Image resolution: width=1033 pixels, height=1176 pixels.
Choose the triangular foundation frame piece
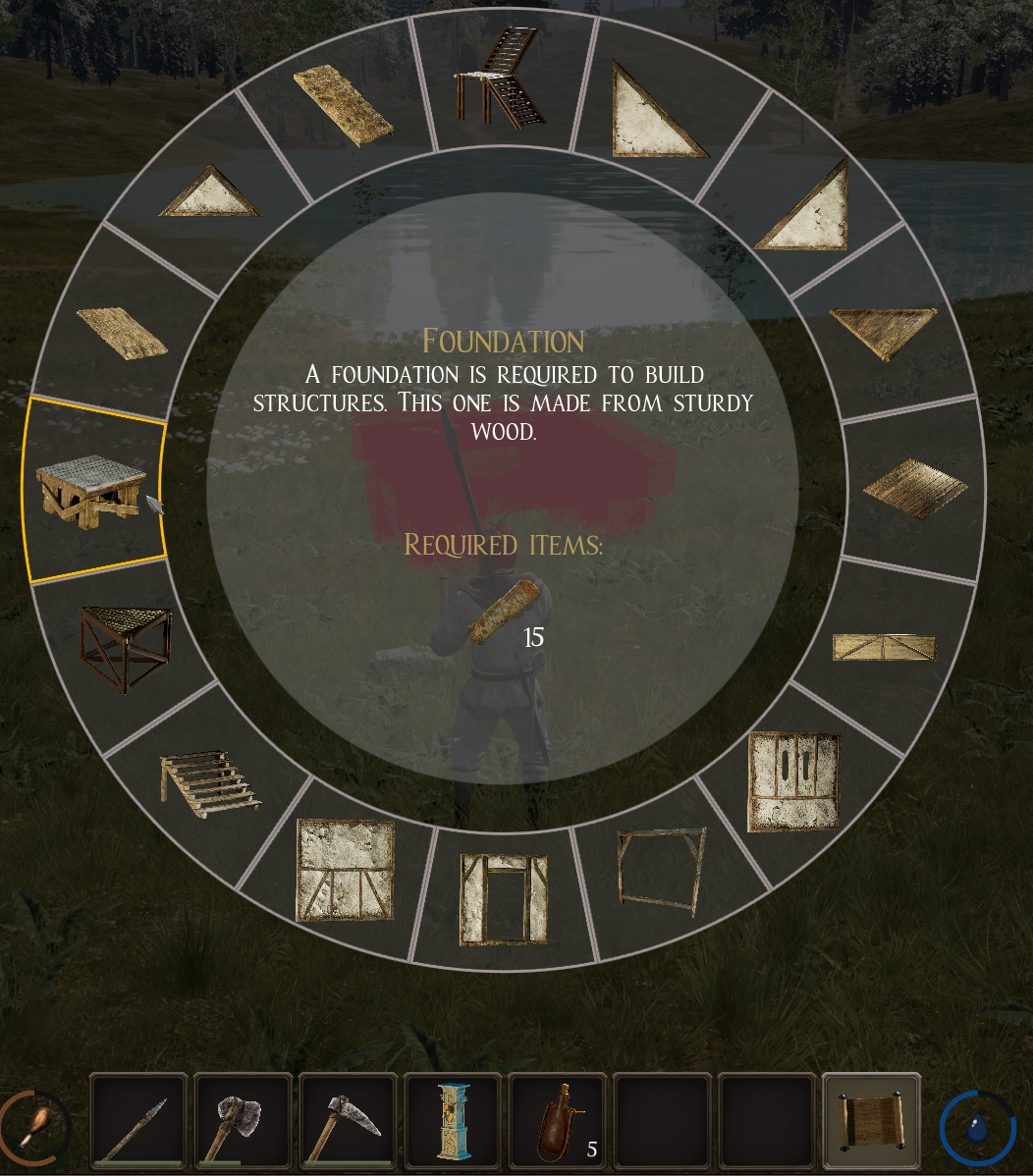pos(125,646)
